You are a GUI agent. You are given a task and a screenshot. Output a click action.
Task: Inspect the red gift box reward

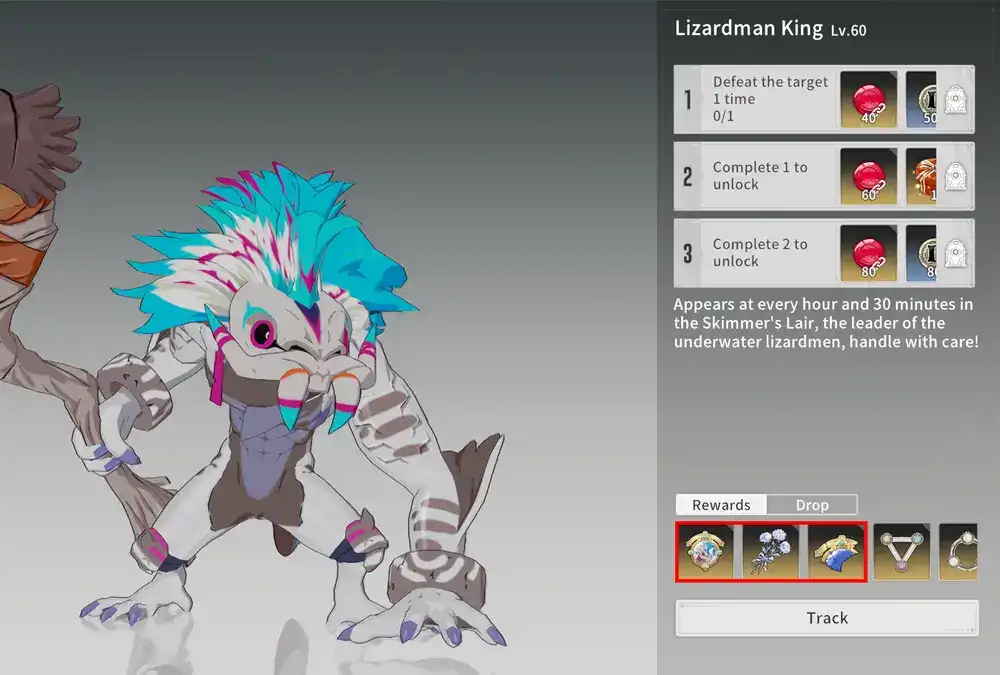(922, 176)
